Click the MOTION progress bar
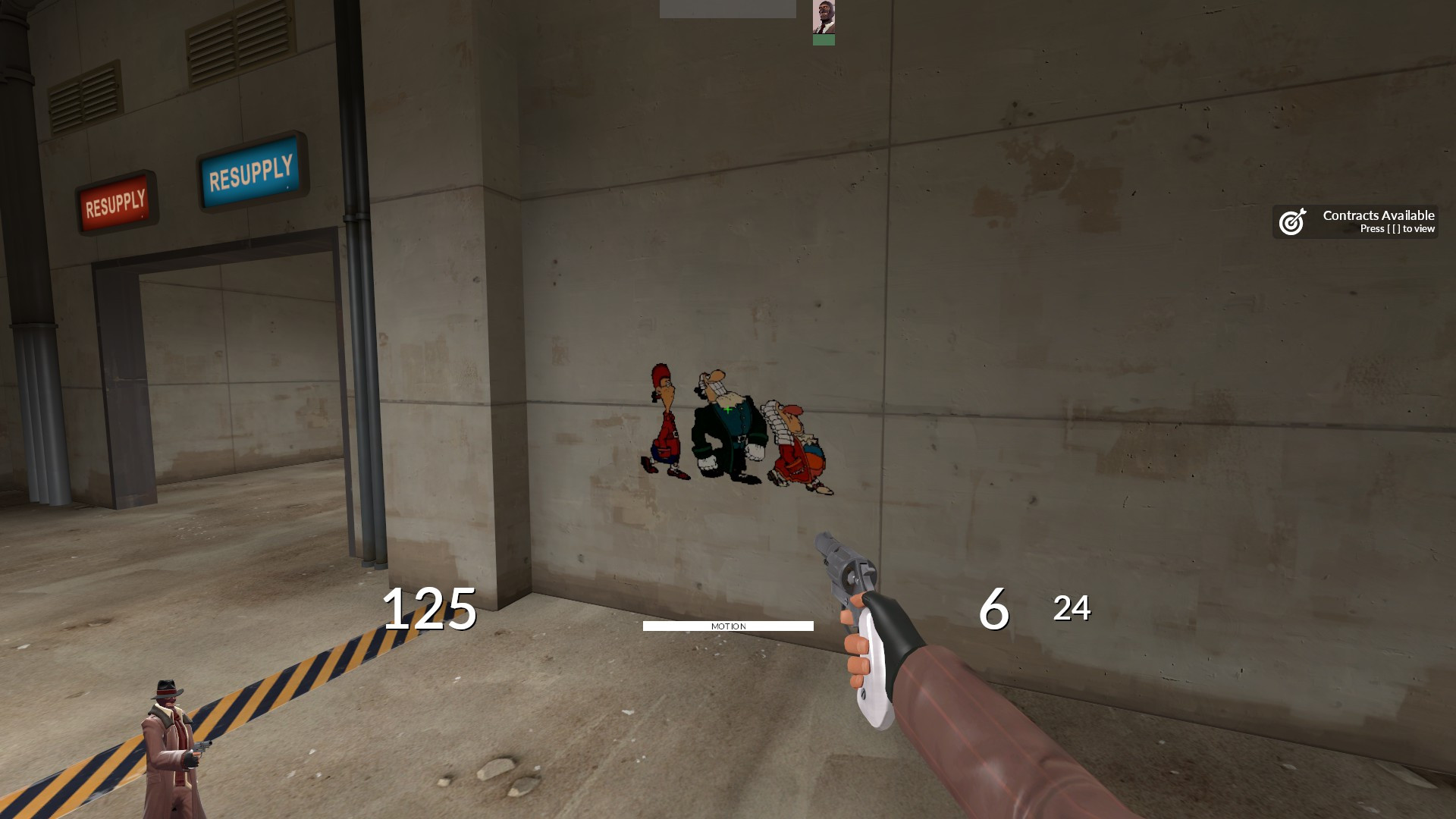The image size is (1456, 819). point(728,625)
